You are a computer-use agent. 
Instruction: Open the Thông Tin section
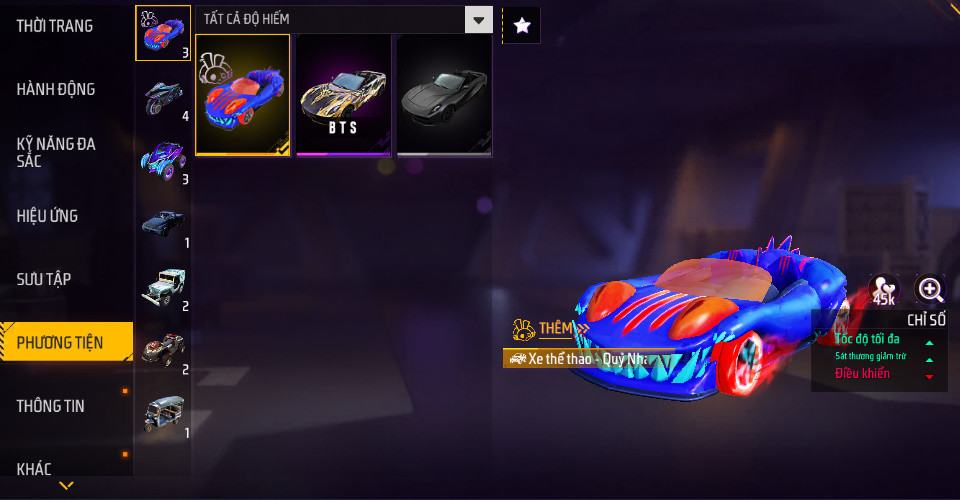coord(51,406)
